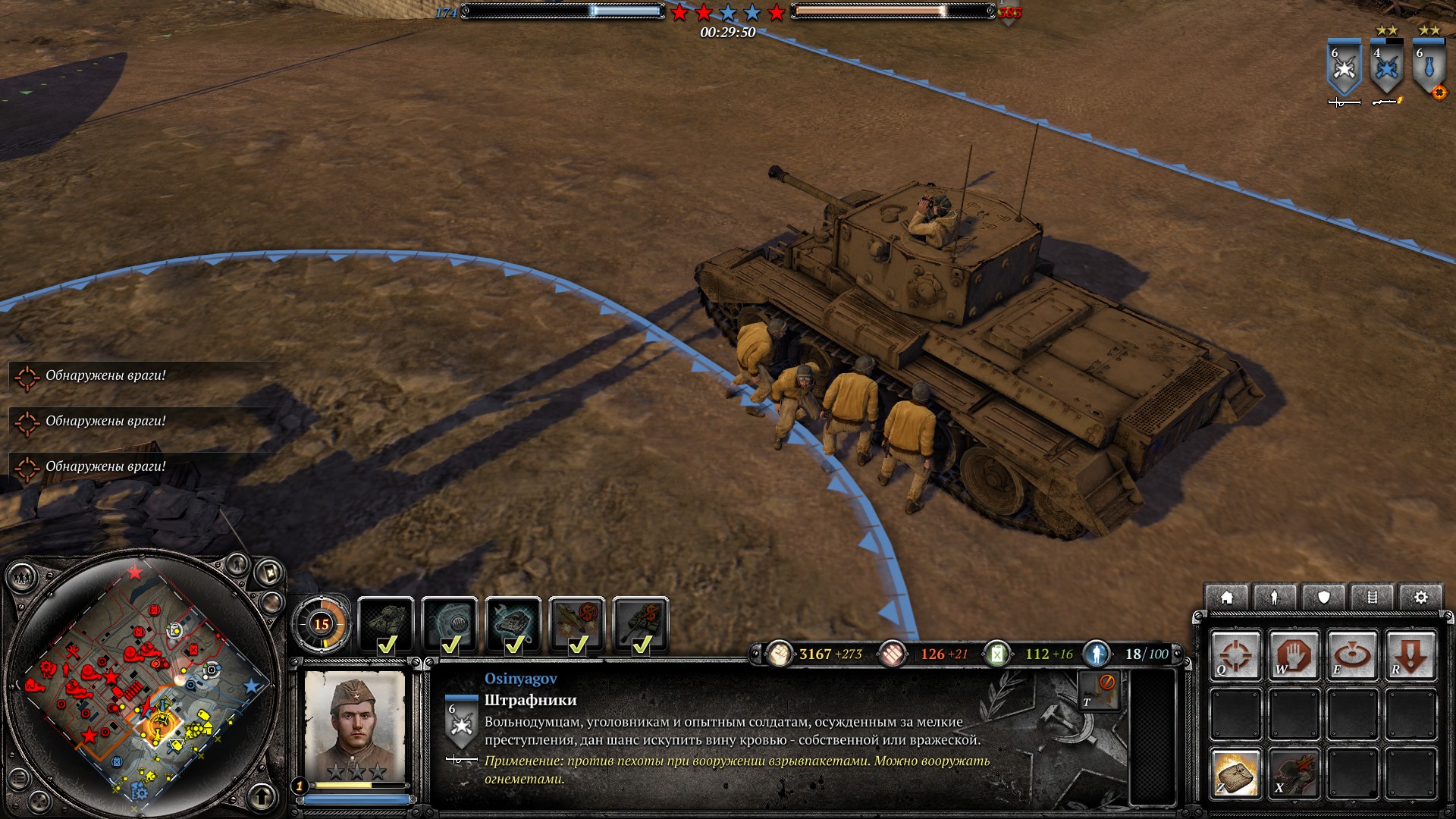Click the first 'Обнаружены враги!' alert
The image size is (1456, 819).
coord(105,375)
